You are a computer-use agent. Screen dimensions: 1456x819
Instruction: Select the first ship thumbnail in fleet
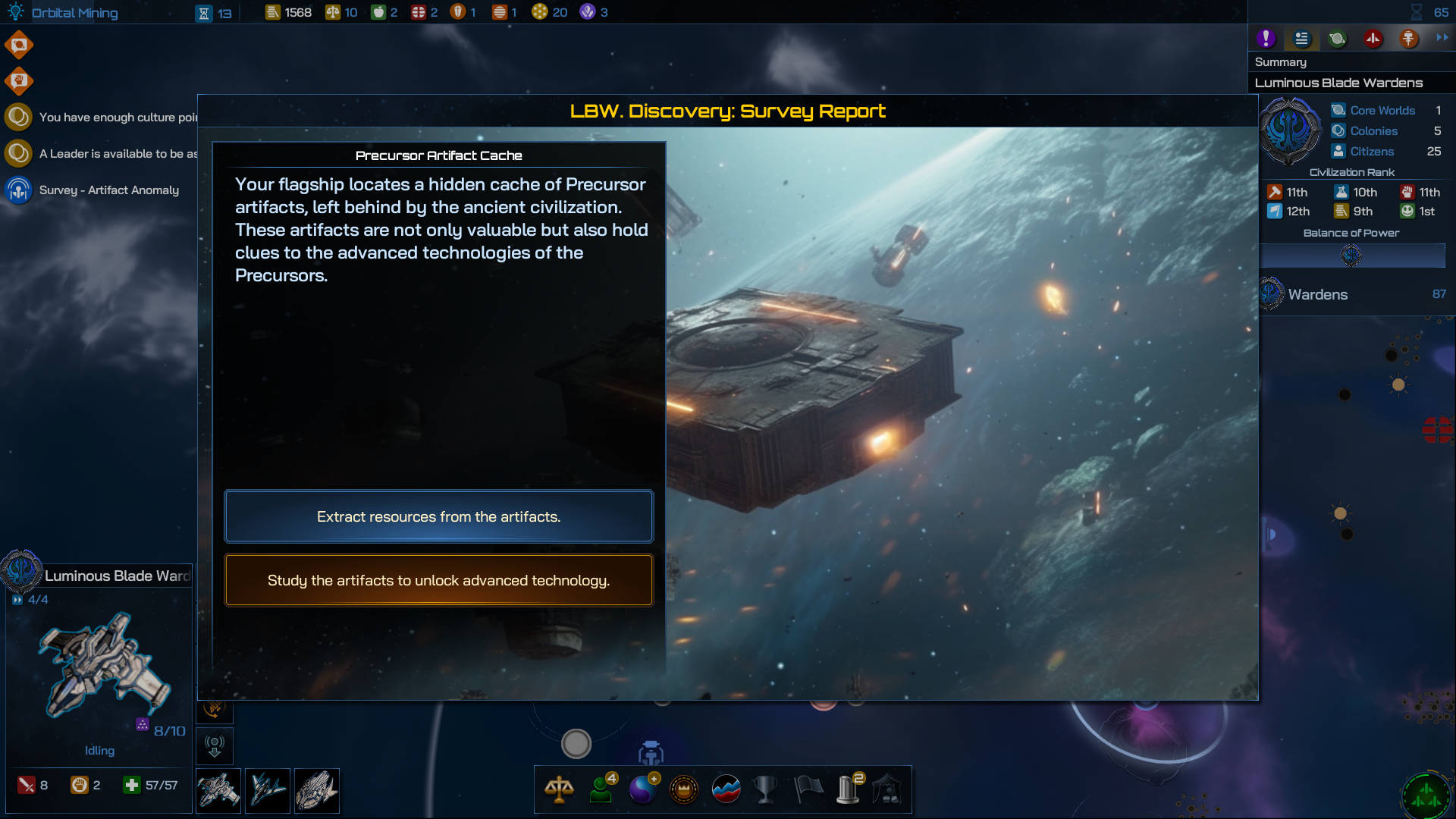click(218, 791)
